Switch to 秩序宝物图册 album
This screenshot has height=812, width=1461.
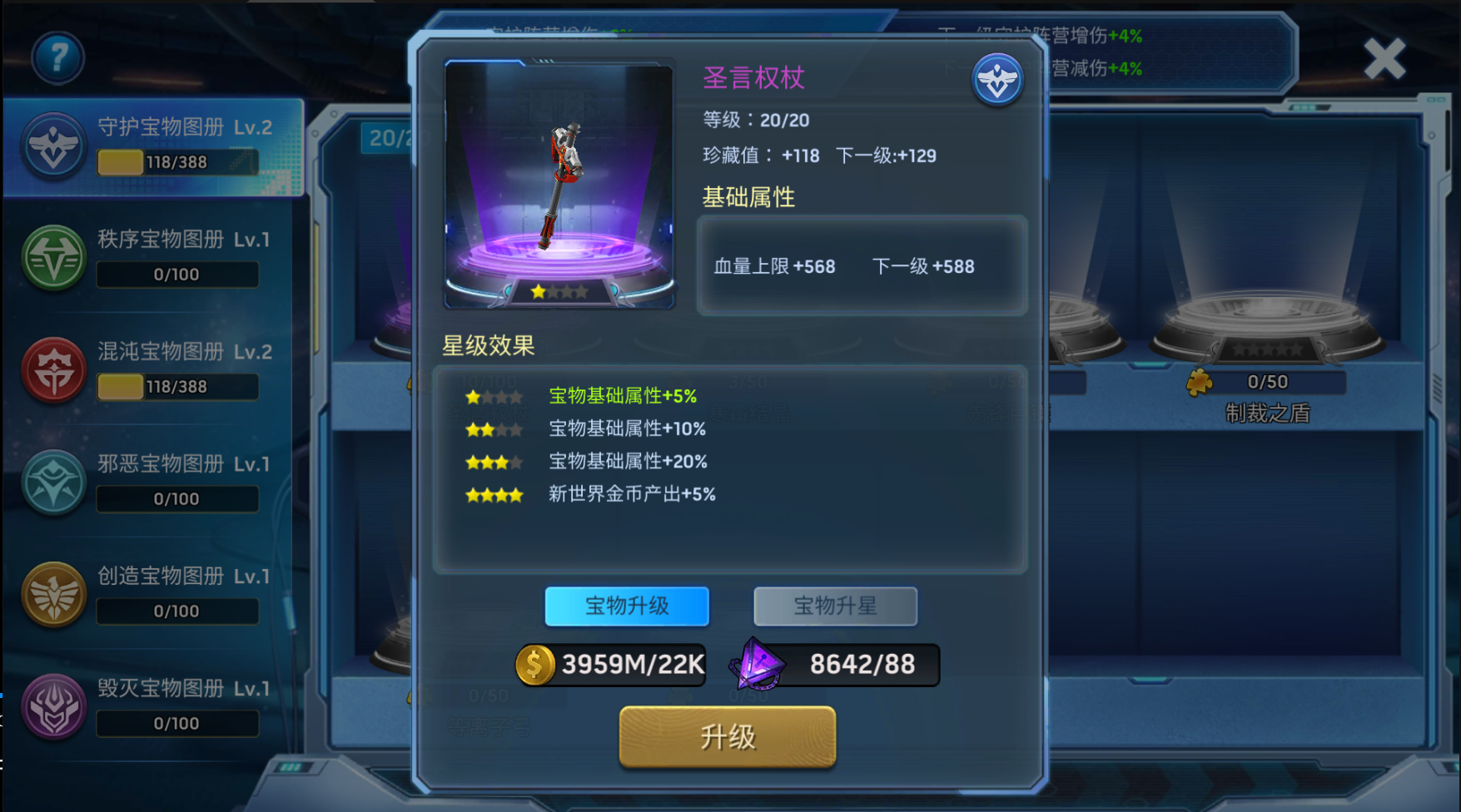click(154, 258)
